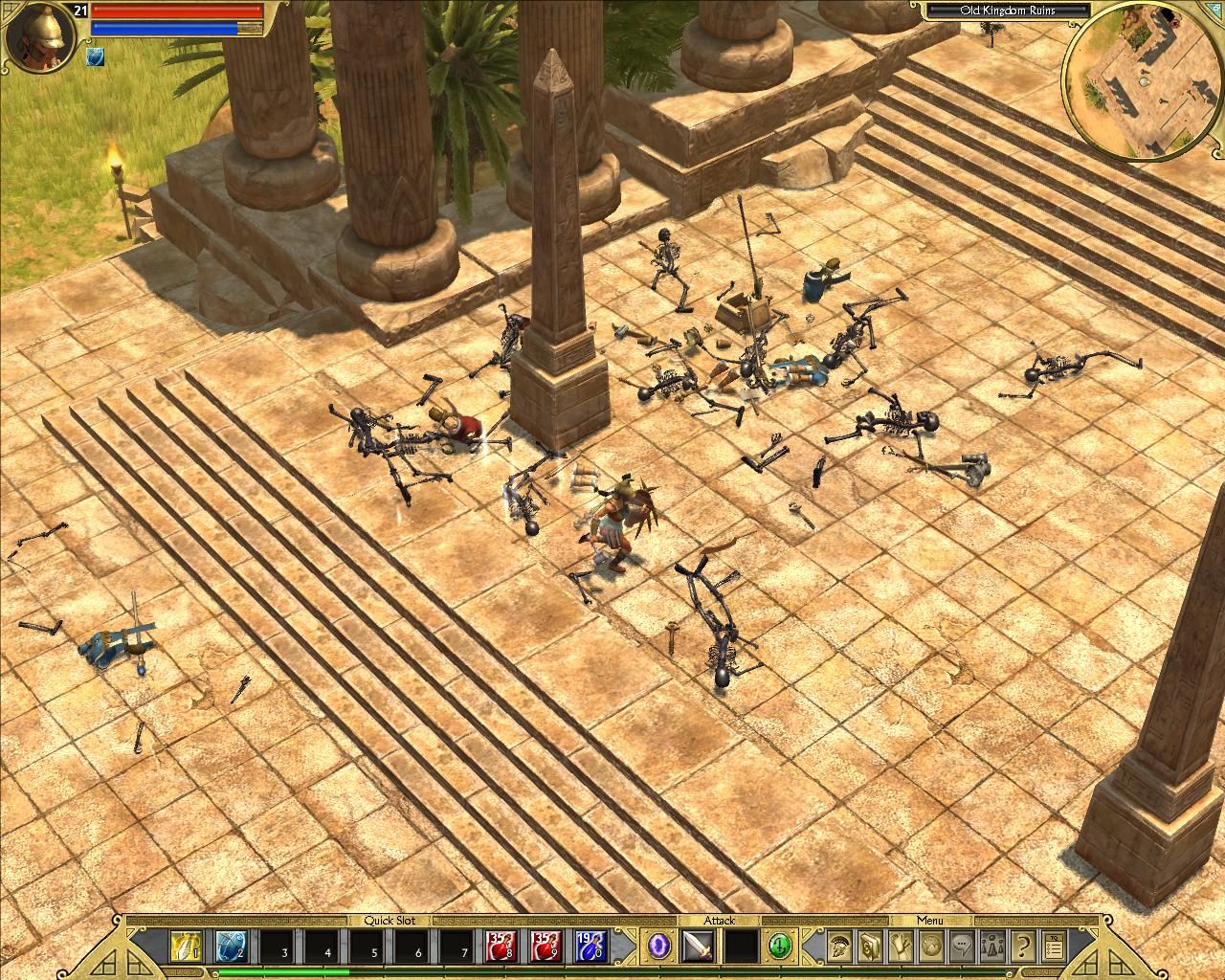
Task: Click the green weapon swap button
Action: (780, 947)
